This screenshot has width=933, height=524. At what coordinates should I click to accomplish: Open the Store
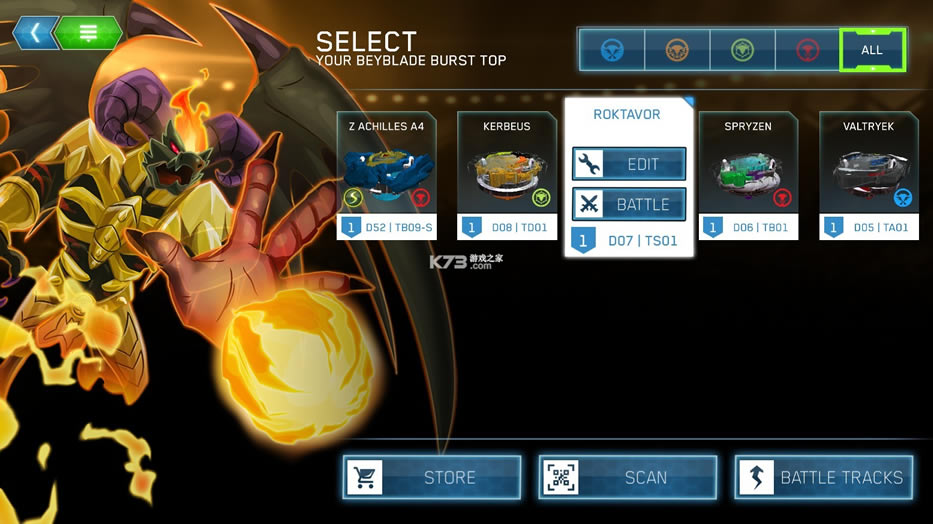click(x=432, y=477)
